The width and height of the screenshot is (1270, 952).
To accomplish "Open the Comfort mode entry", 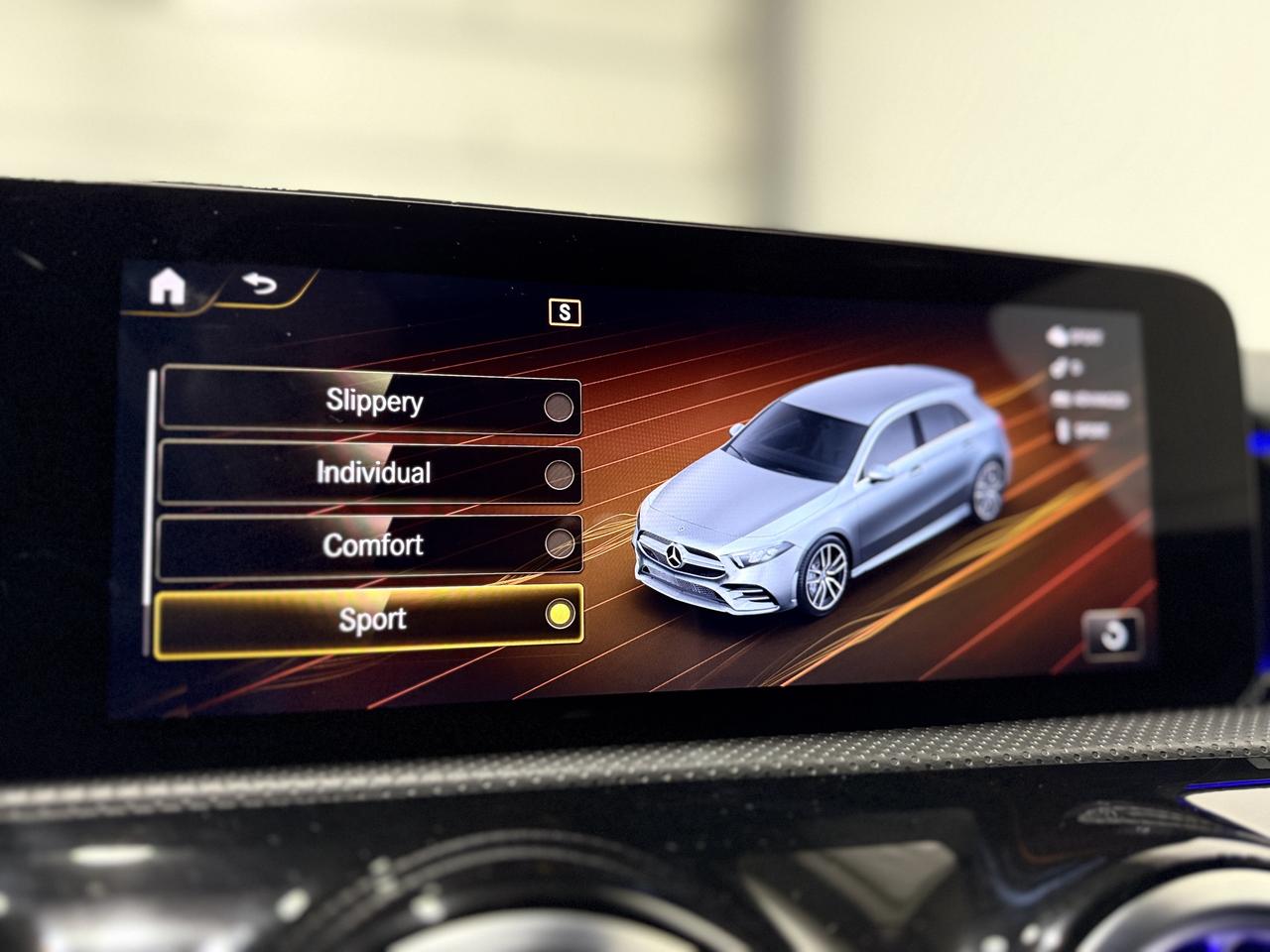I will (375, 544).
